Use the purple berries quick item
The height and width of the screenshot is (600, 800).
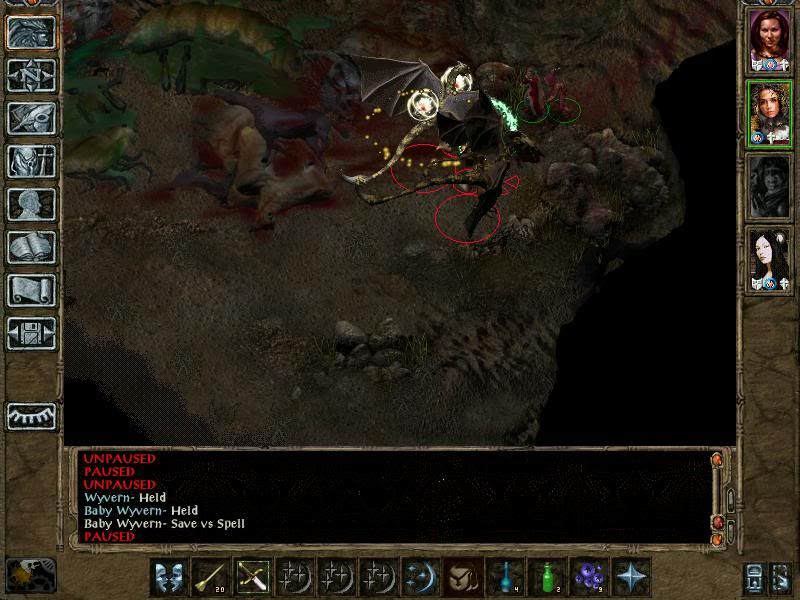pos(589,576)
